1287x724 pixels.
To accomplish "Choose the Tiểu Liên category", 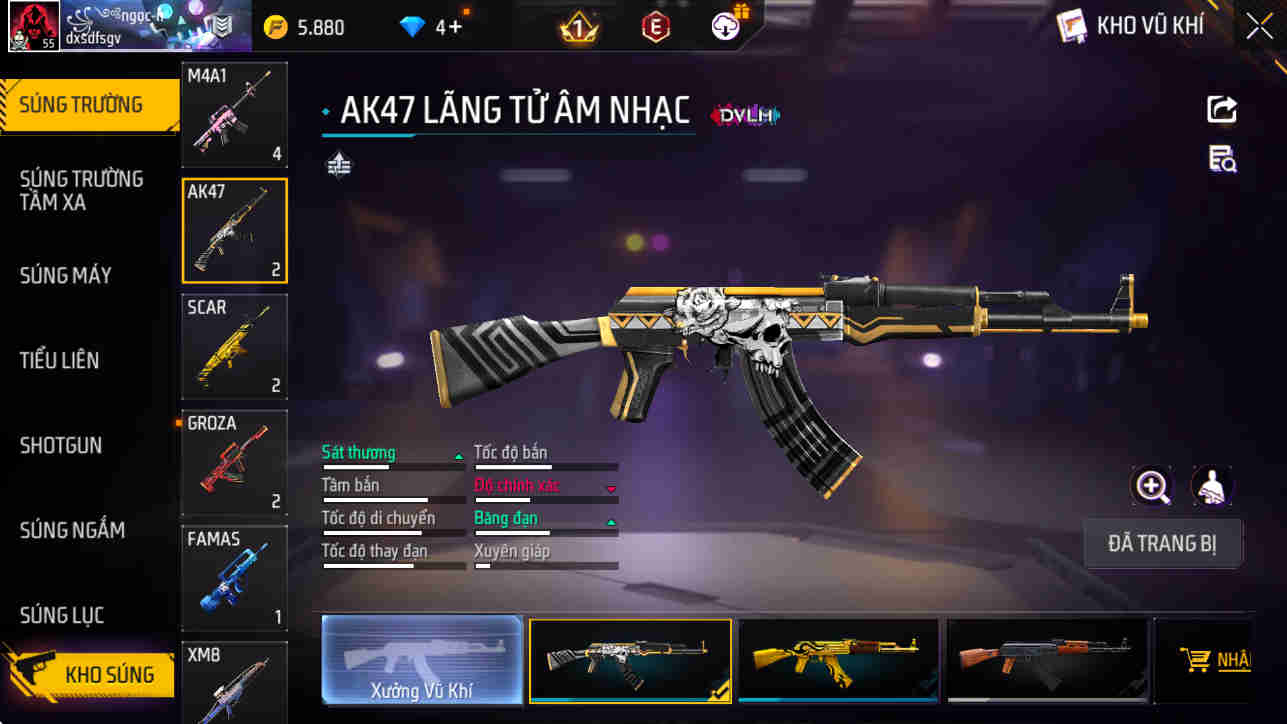I will [x=60, y=360].
